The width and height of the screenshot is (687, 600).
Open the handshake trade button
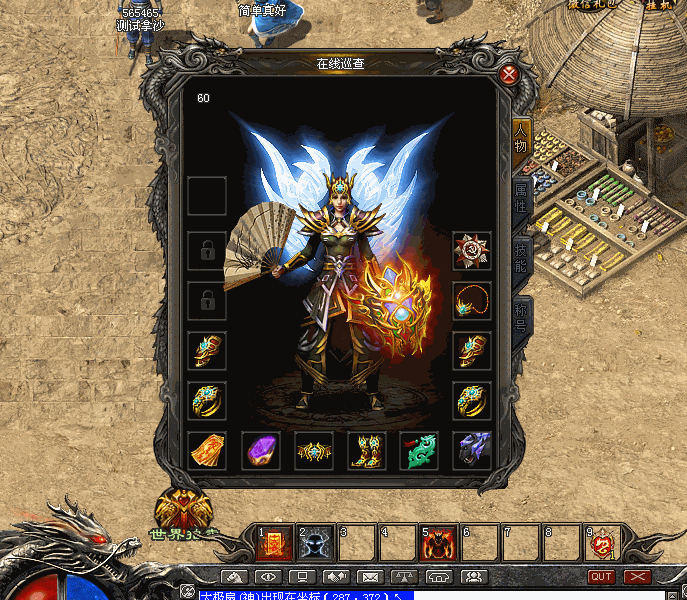[x=336, y=577]
